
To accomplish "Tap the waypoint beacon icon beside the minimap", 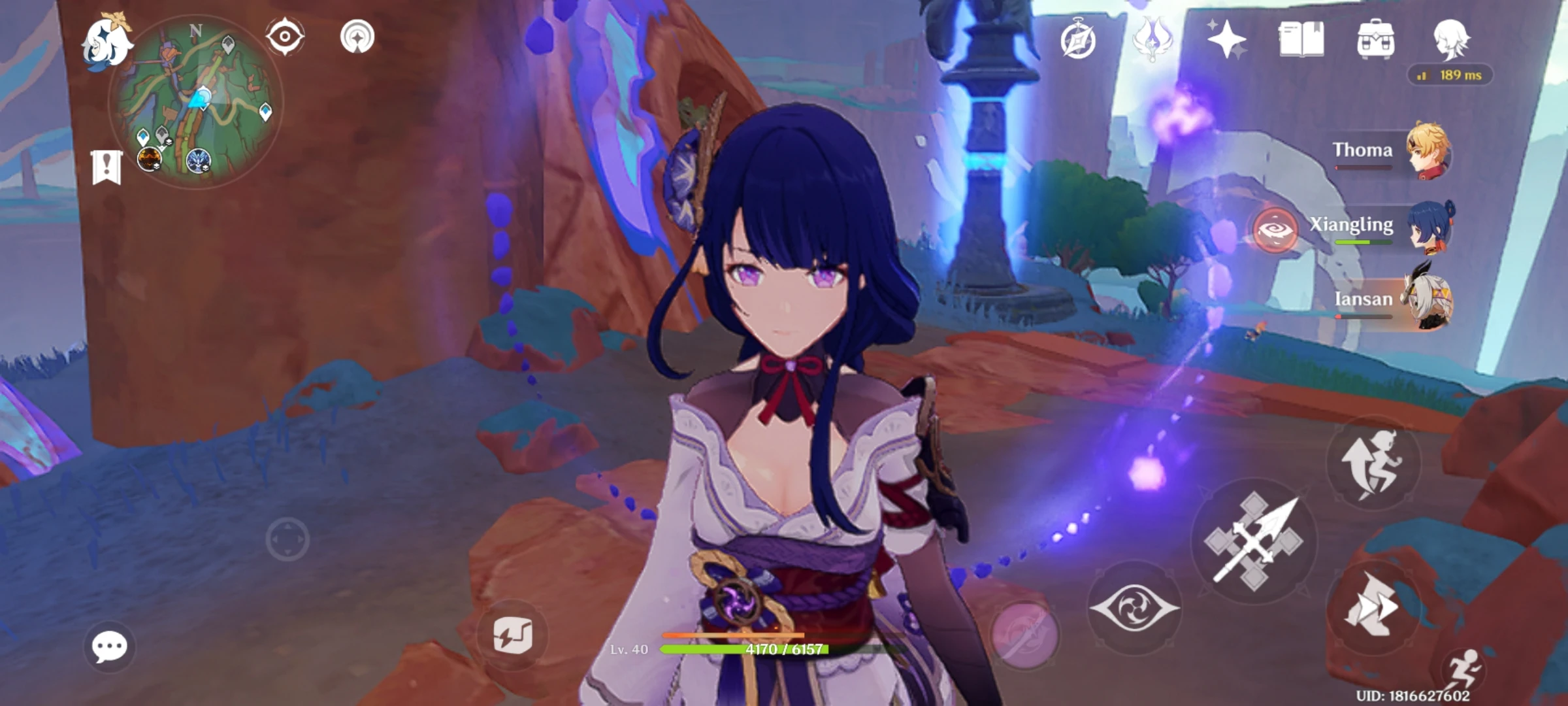I will [356, 37].
